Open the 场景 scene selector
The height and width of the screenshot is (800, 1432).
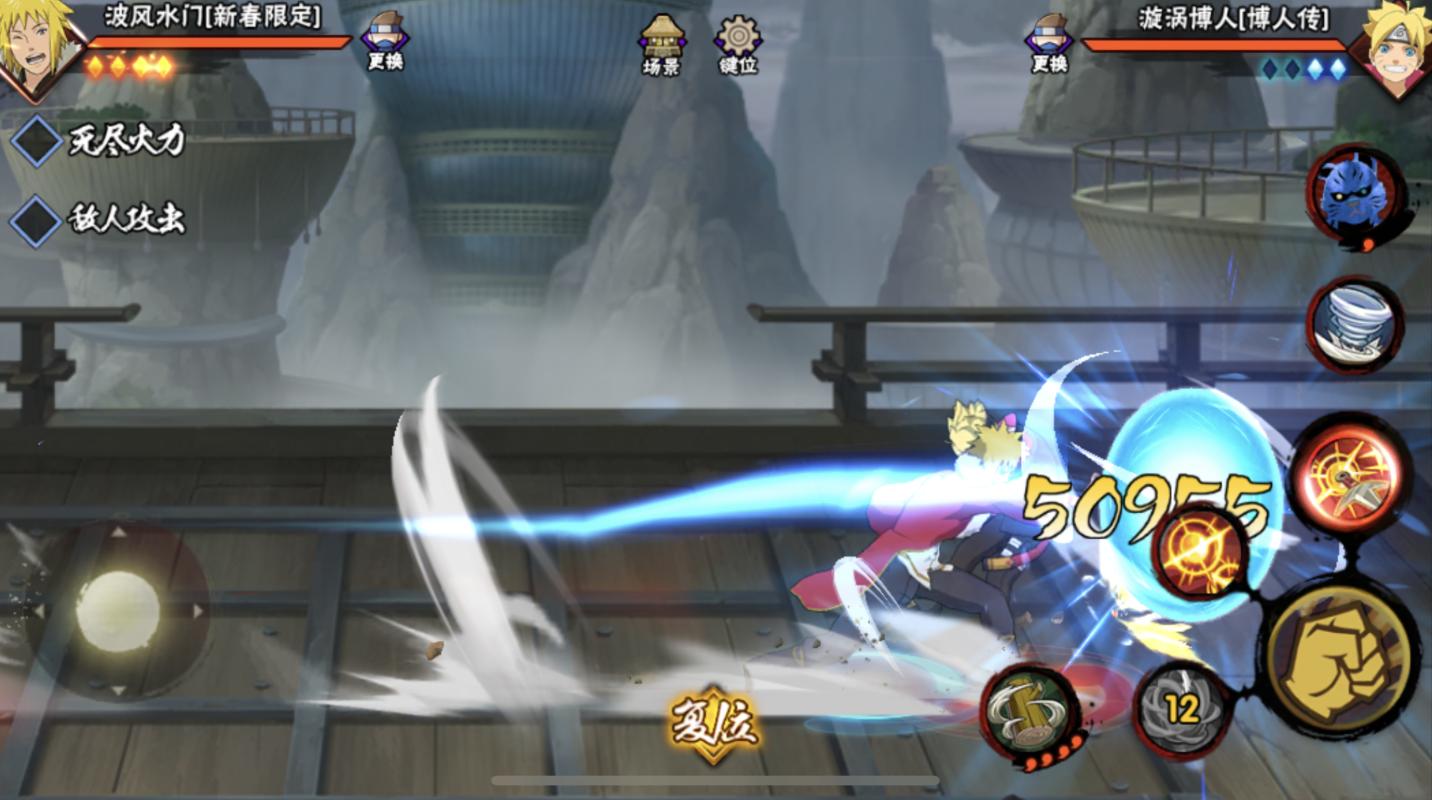(661, 44)
